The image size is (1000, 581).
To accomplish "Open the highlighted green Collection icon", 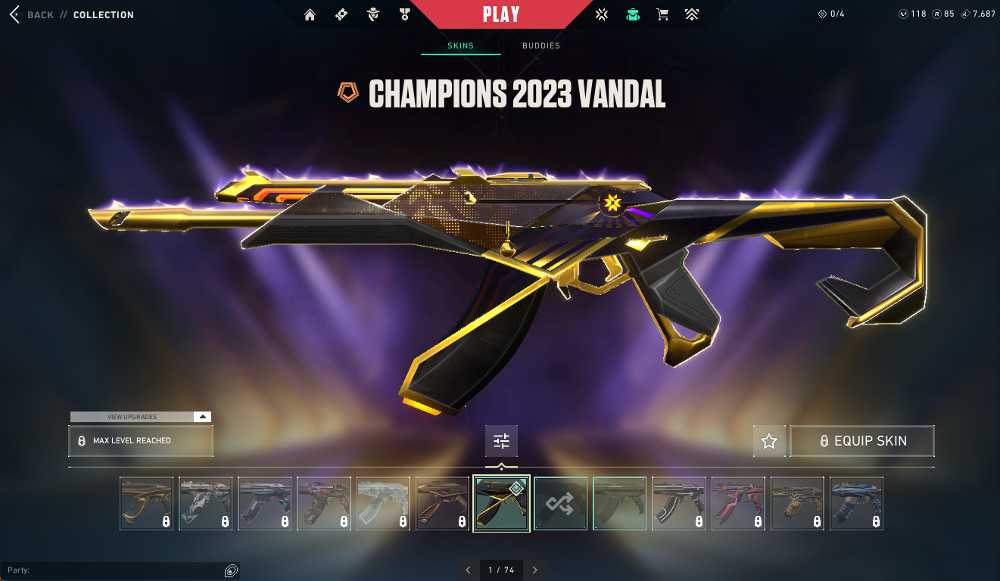I will coord(632,15).
